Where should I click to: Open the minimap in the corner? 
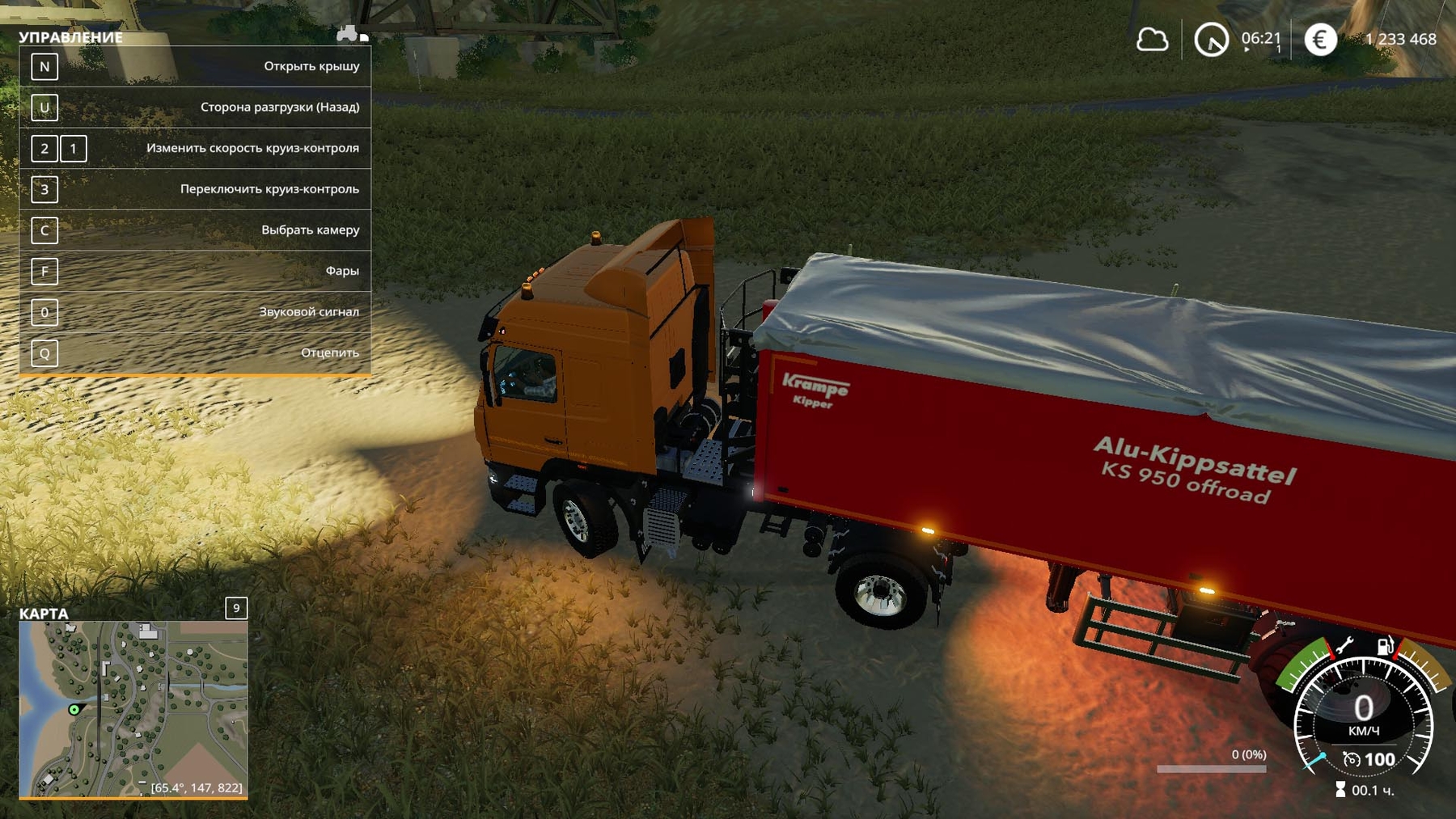133,709
